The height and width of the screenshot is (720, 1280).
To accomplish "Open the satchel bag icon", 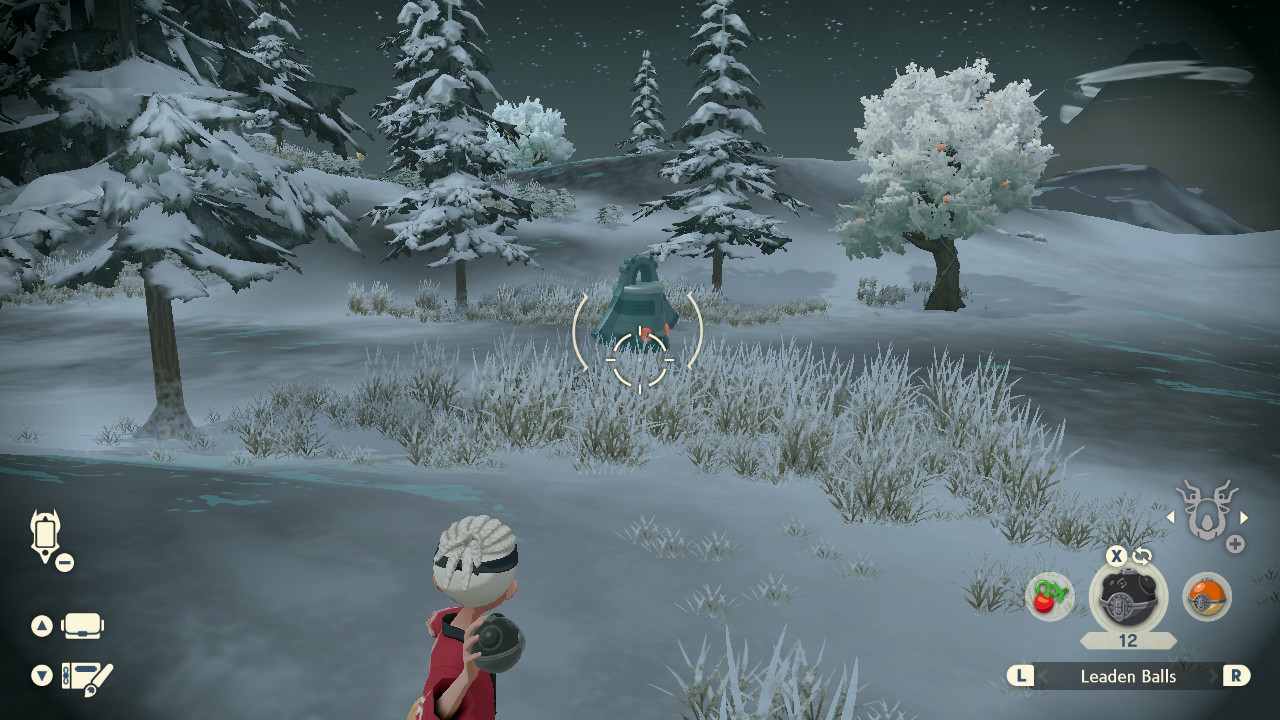I will pos(82,626).
